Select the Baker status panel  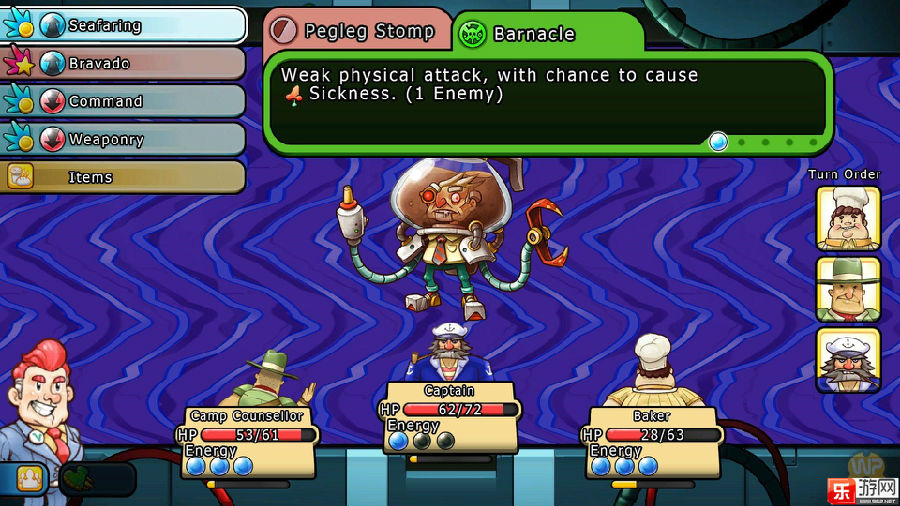click(x=652, y=442)
